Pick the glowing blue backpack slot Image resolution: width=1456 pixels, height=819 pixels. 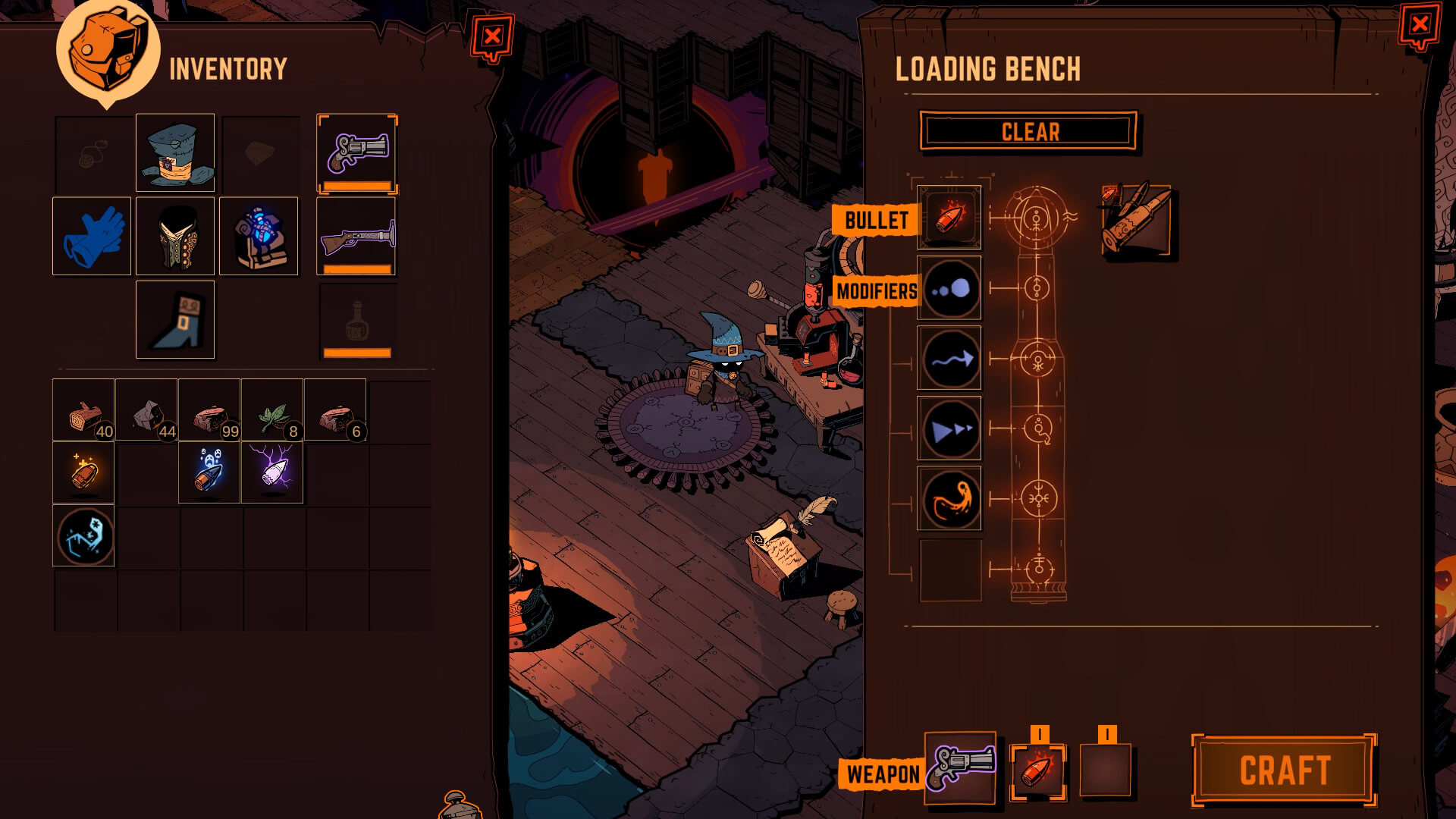(259, 236)
